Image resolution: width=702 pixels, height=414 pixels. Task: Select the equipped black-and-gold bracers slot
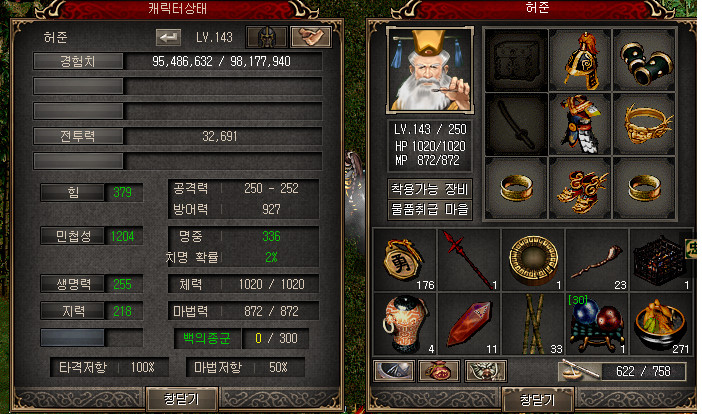(642, 59)
